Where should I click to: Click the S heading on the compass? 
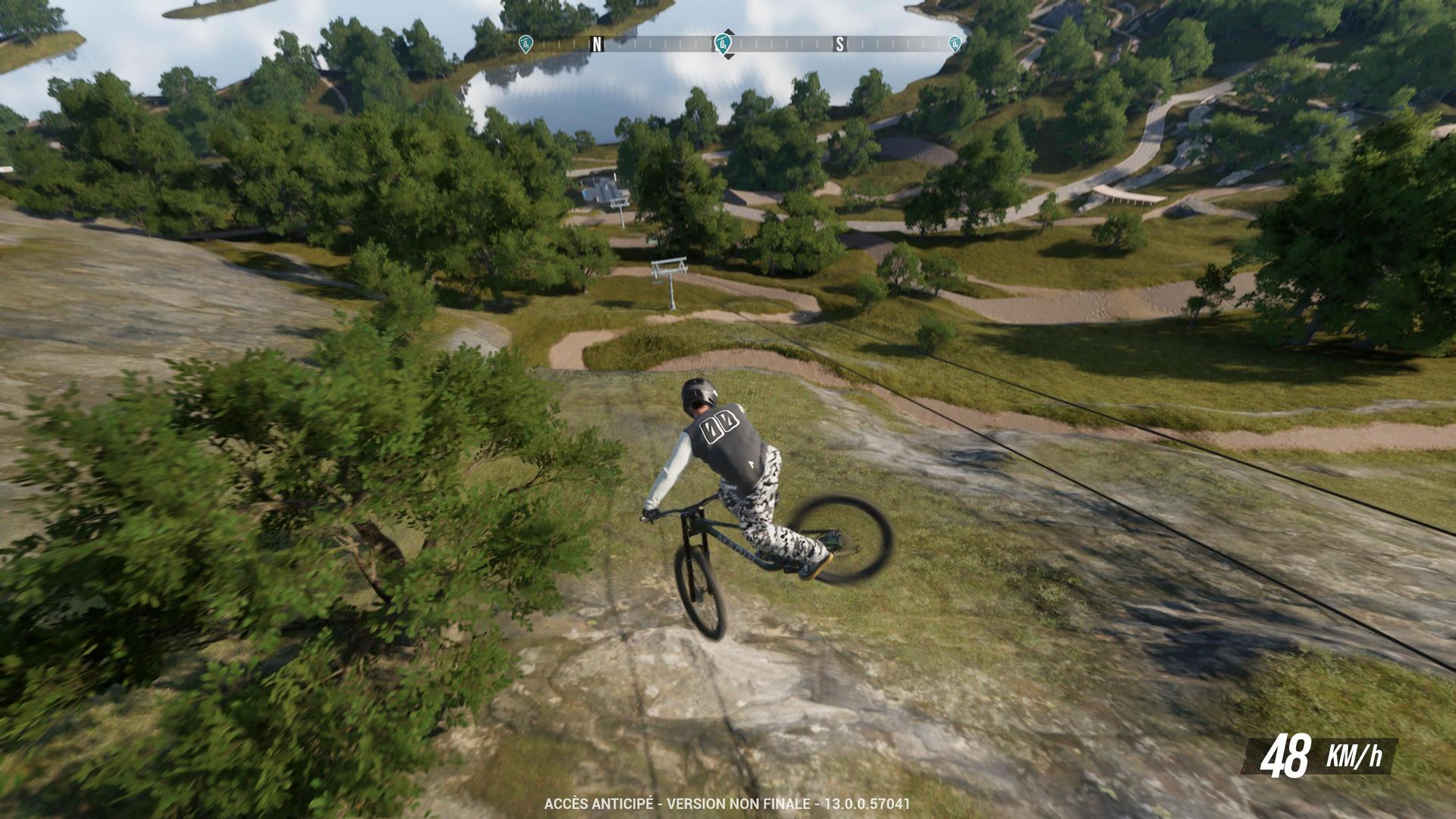click(839, 44)
